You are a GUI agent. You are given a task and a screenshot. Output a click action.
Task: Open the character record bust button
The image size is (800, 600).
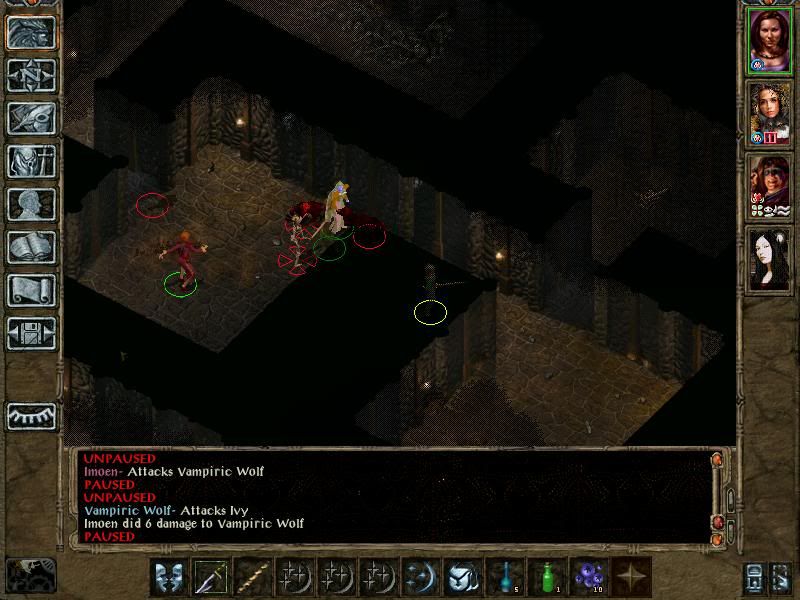click(x=31, y=204)
